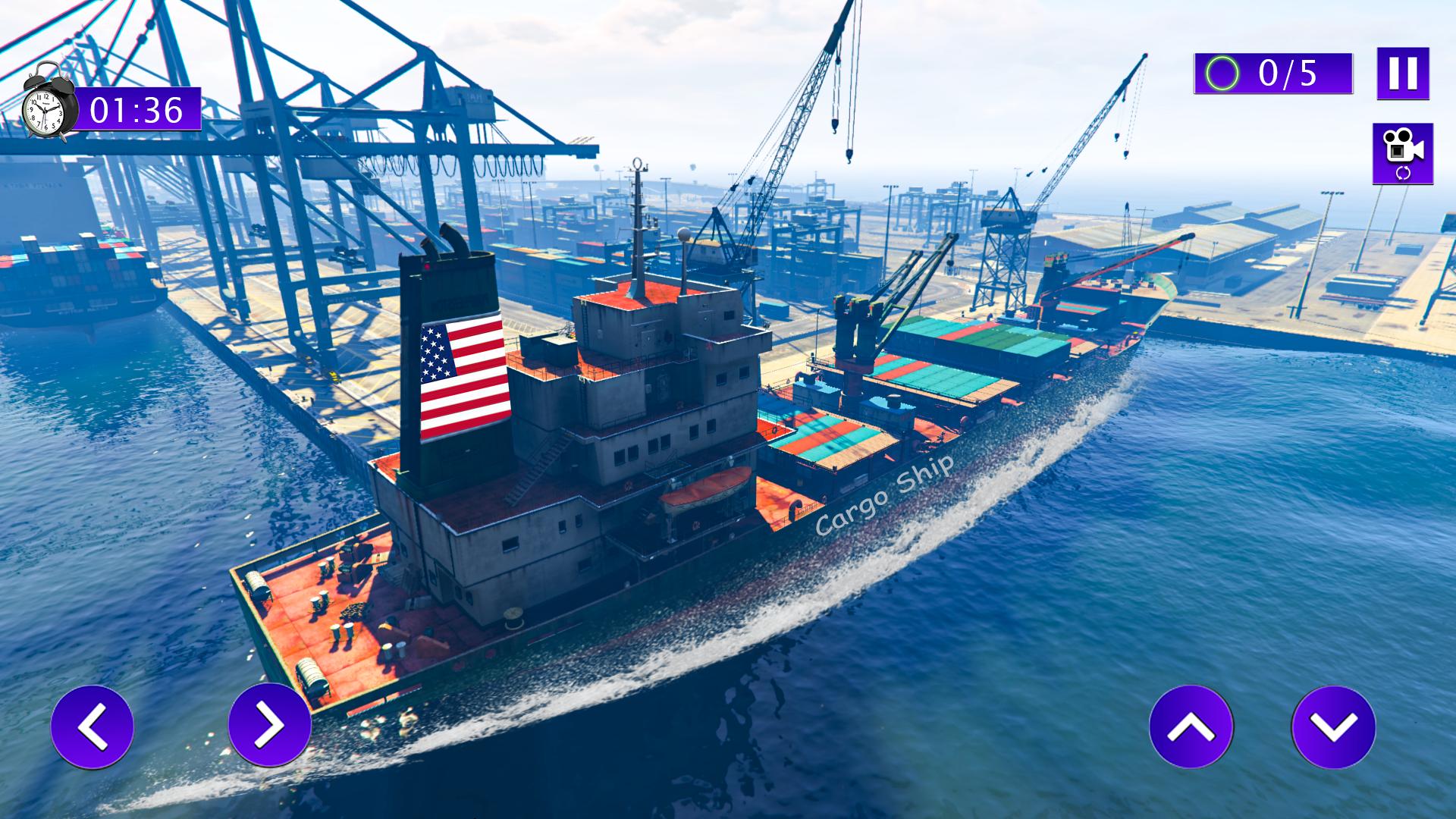Switch the camera view

[x=1402, y=153]
